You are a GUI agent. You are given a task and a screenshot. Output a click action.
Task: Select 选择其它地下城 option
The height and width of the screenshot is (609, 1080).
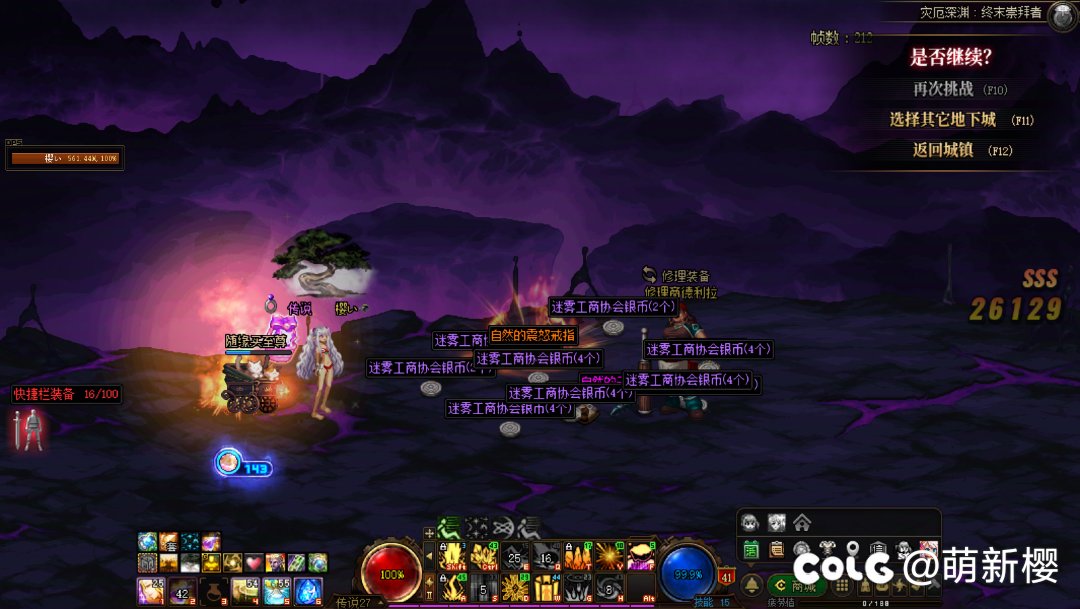pyautogui.click(x=943, y=120)
